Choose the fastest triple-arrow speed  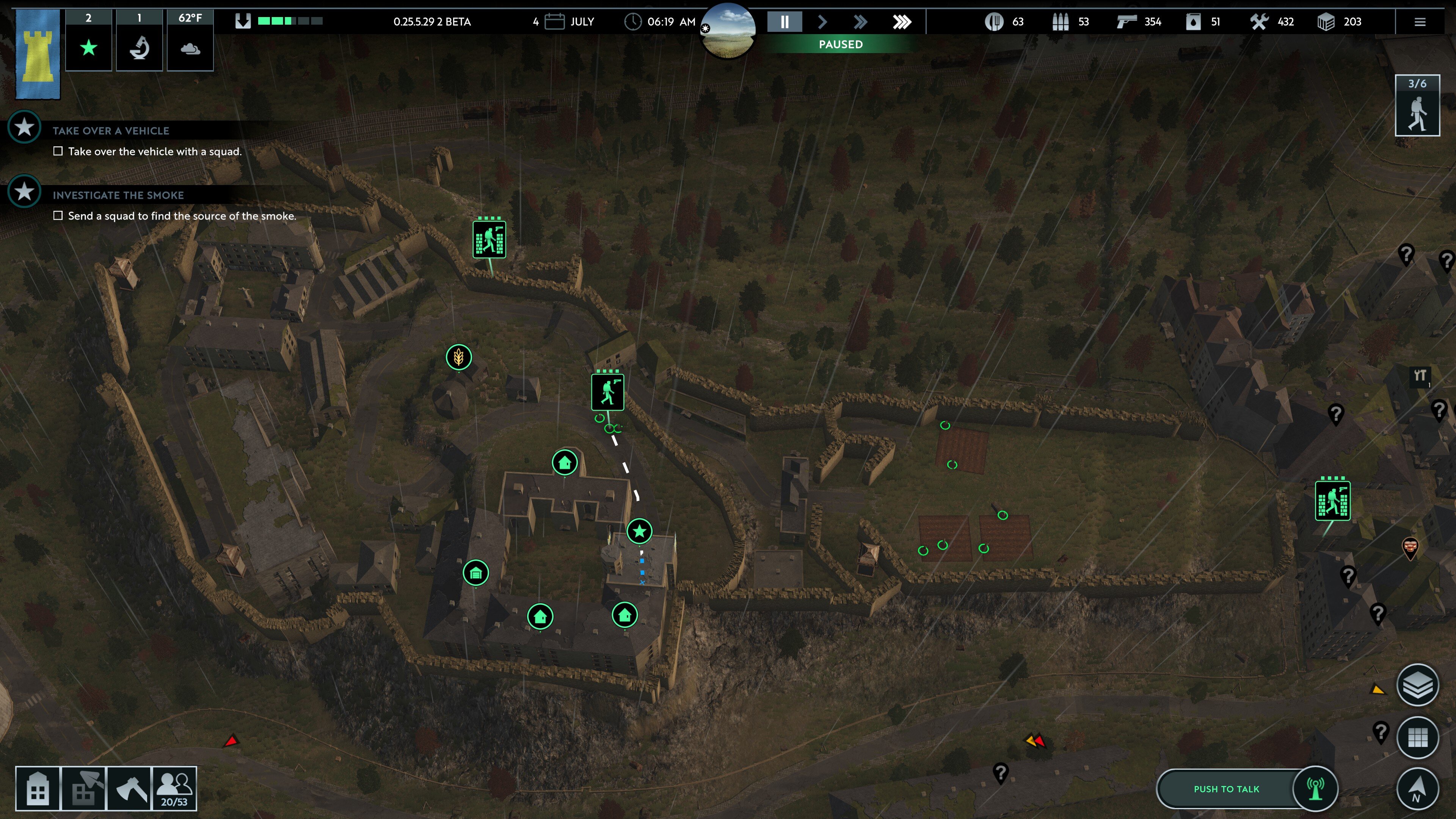(x=902, y=22)
